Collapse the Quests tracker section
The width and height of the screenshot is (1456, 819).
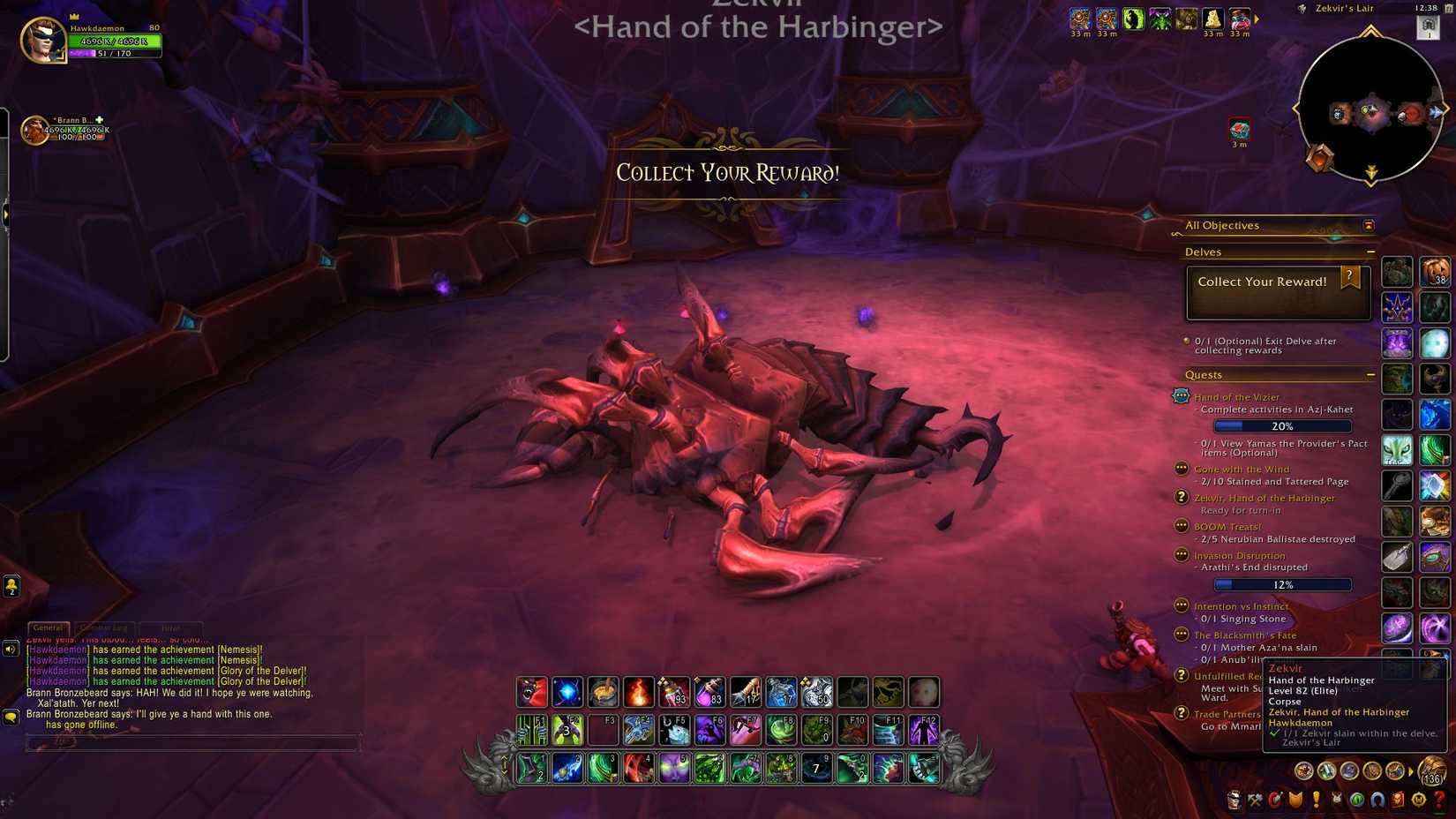pyautogui.click(x=1370, y=374)
